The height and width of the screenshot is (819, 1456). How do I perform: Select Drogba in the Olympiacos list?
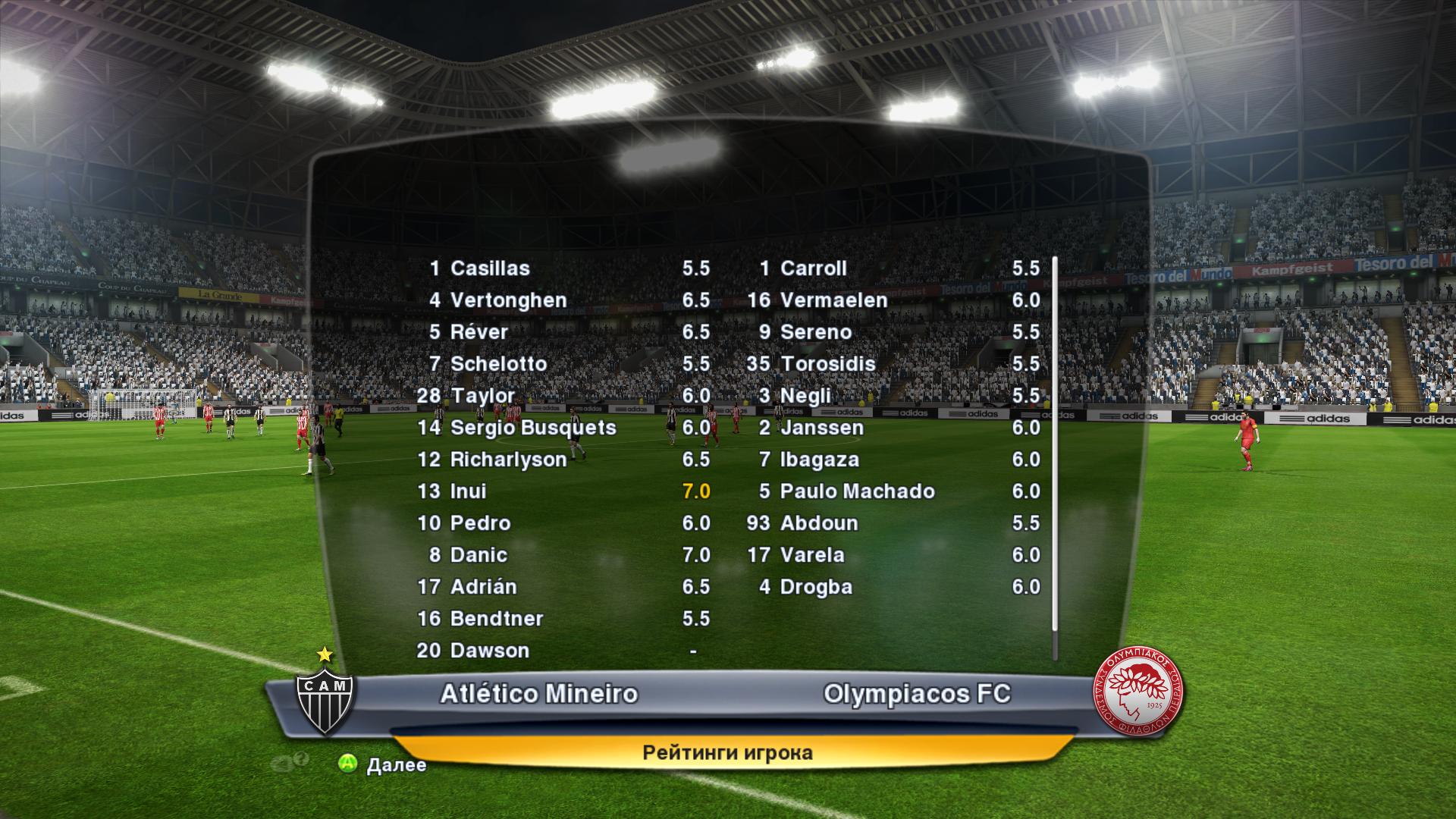816,587
